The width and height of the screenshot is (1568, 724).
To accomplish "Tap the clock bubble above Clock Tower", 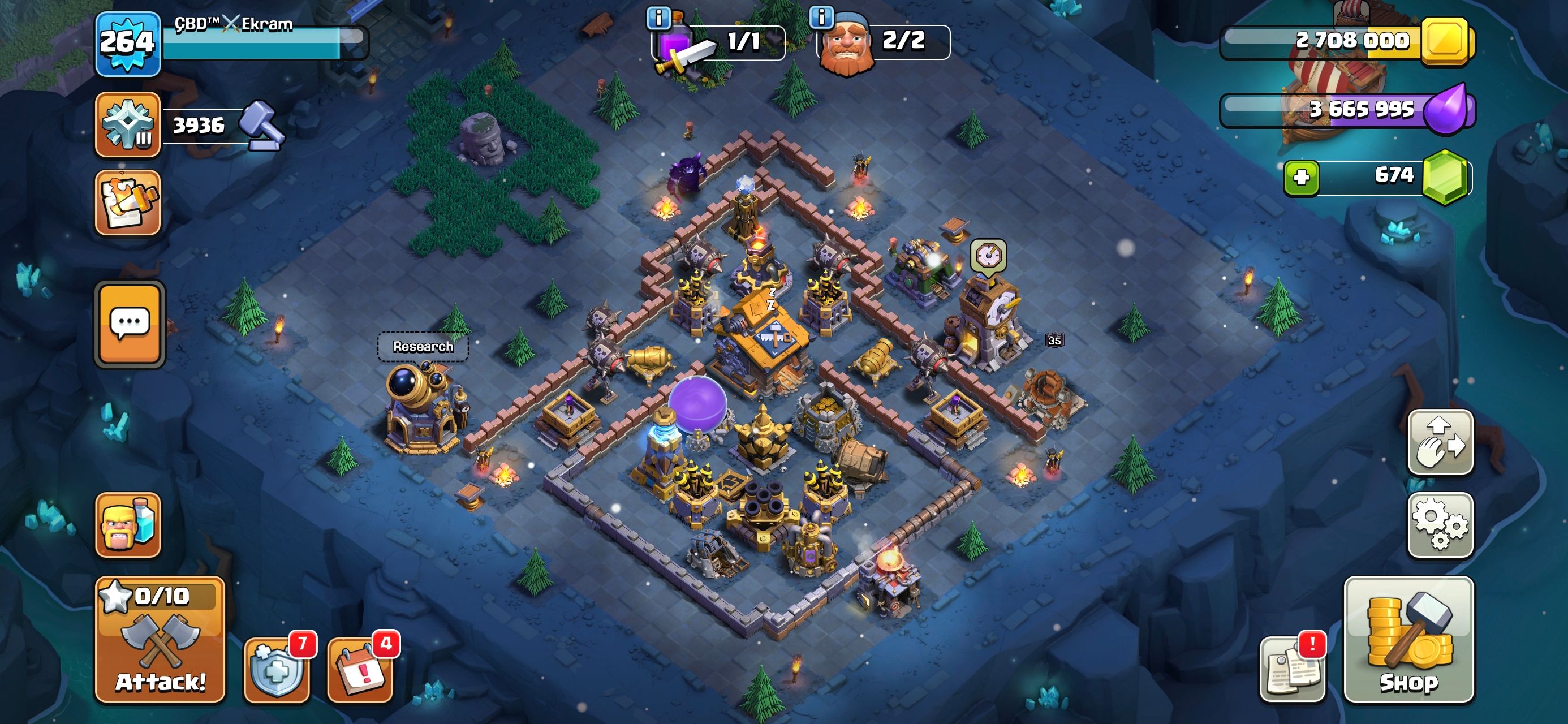I will pyautogui.click(x=988, y=256).
